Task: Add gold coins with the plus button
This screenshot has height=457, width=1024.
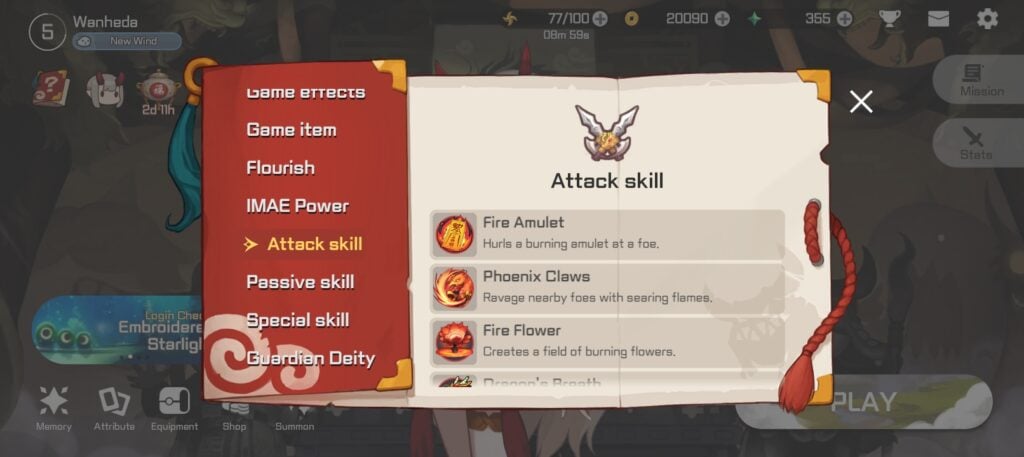Action: click(x=722, y=19)
